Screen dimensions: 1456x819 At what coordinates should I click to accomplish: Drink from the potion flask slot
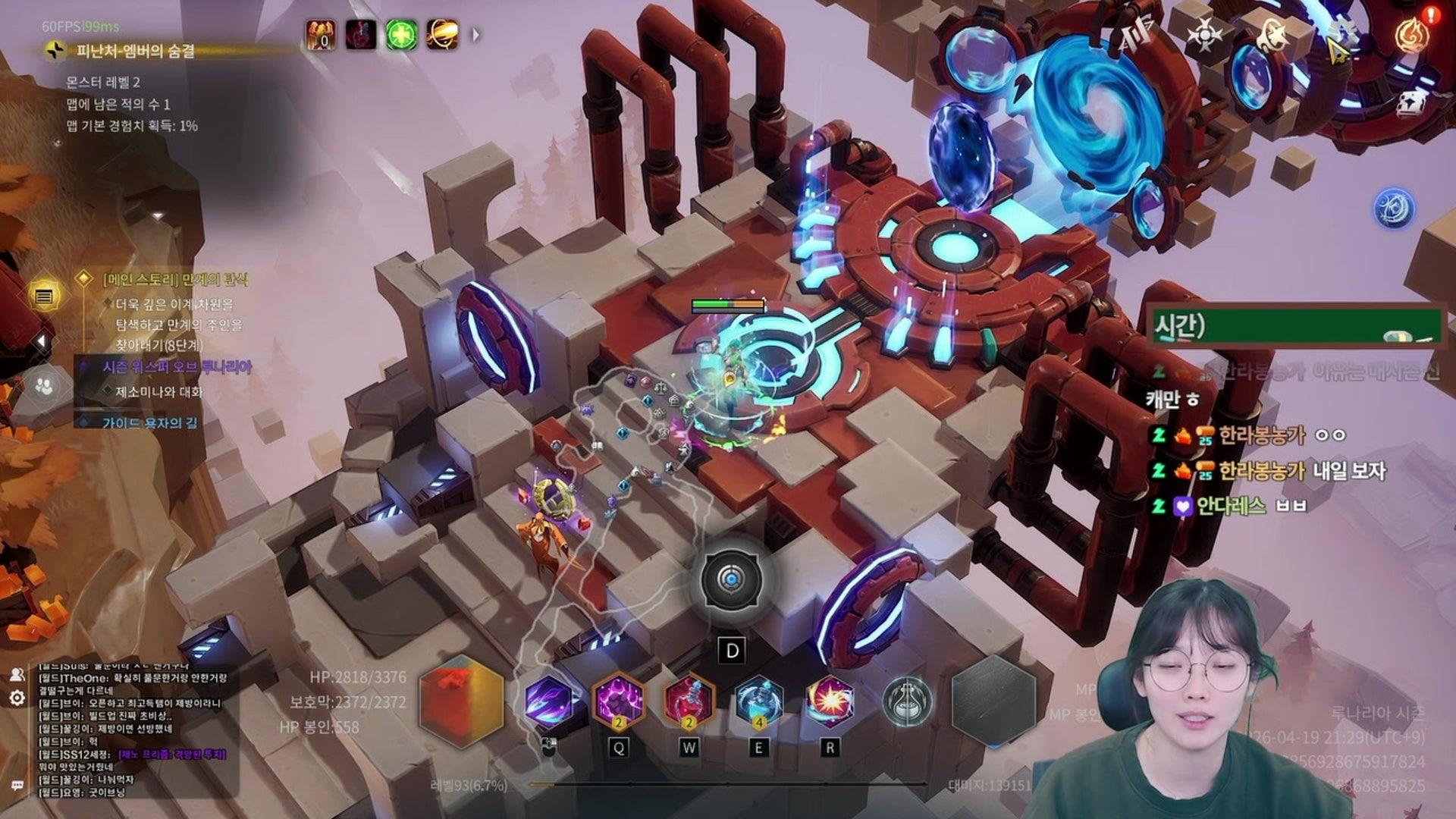pyautogui.click(x=907, y=701)
